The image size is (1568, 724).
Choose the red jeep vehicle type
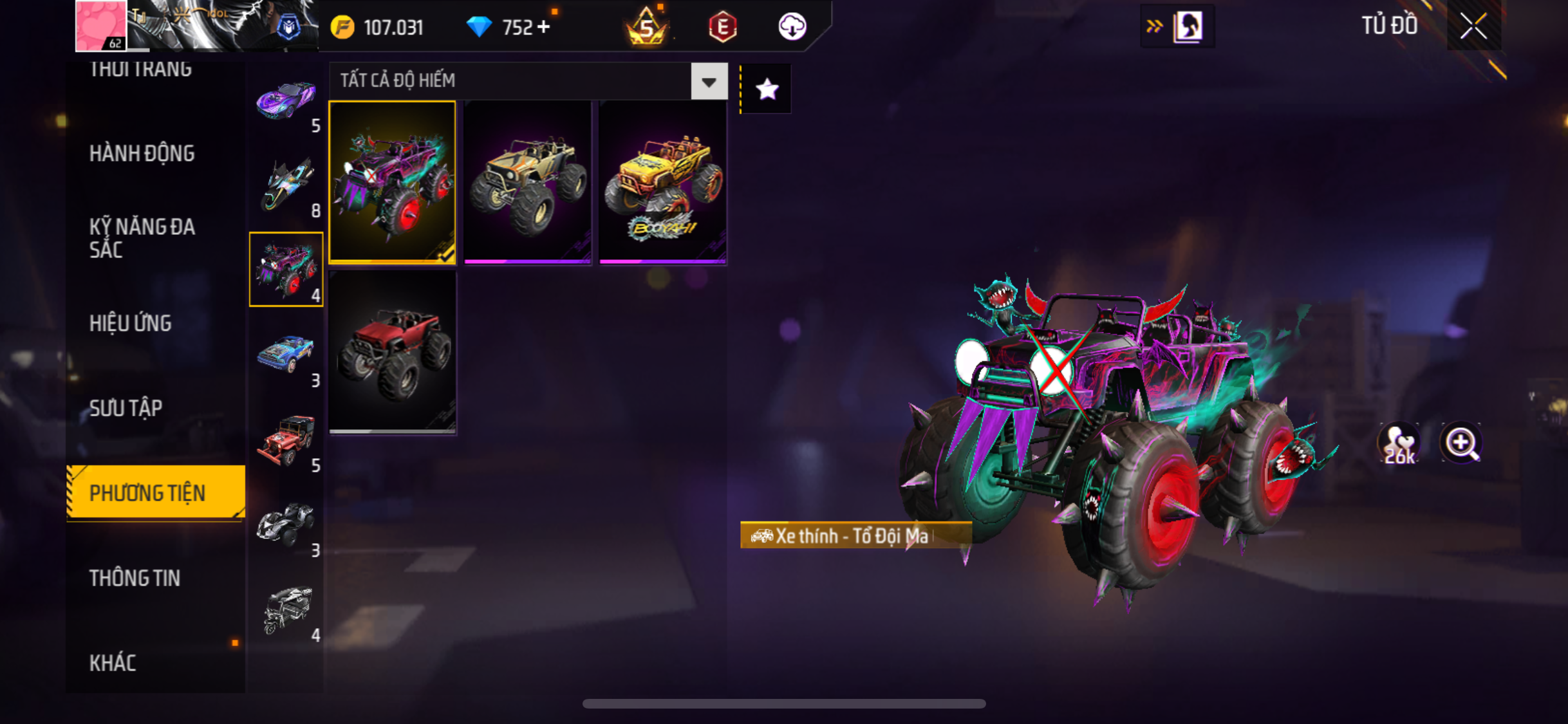286,441
